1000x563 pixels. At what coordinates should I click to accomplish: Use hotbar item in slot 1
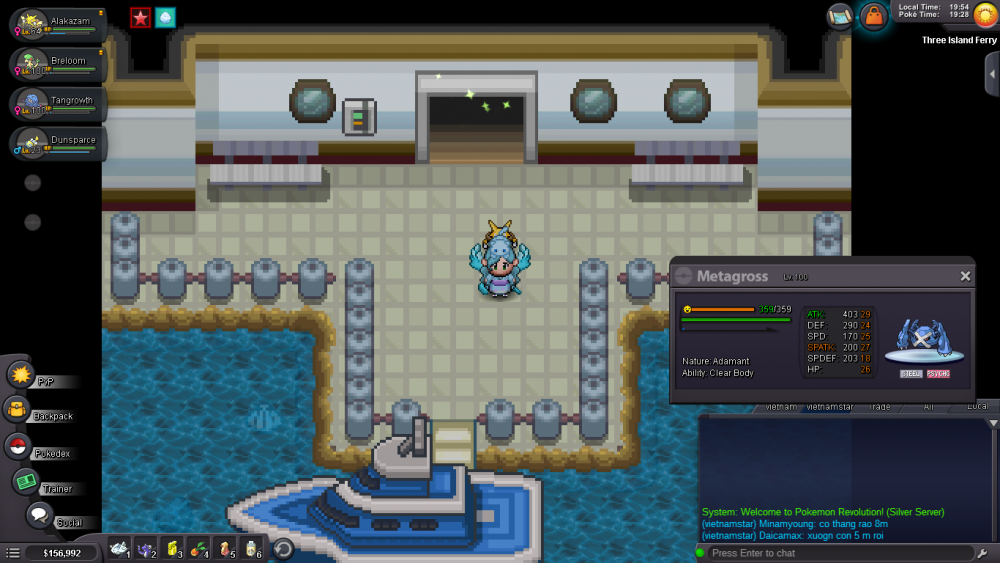[119, 548]
